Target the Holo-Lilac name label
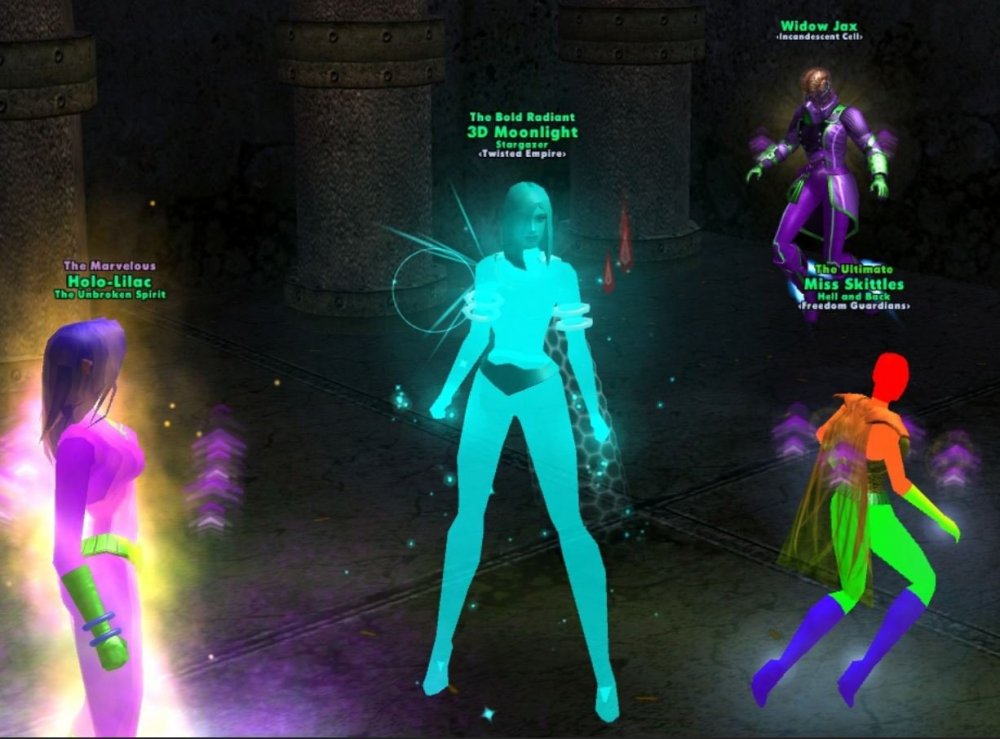The width and height of the screenshot is (1000, 739). click(x=108, y=280)
